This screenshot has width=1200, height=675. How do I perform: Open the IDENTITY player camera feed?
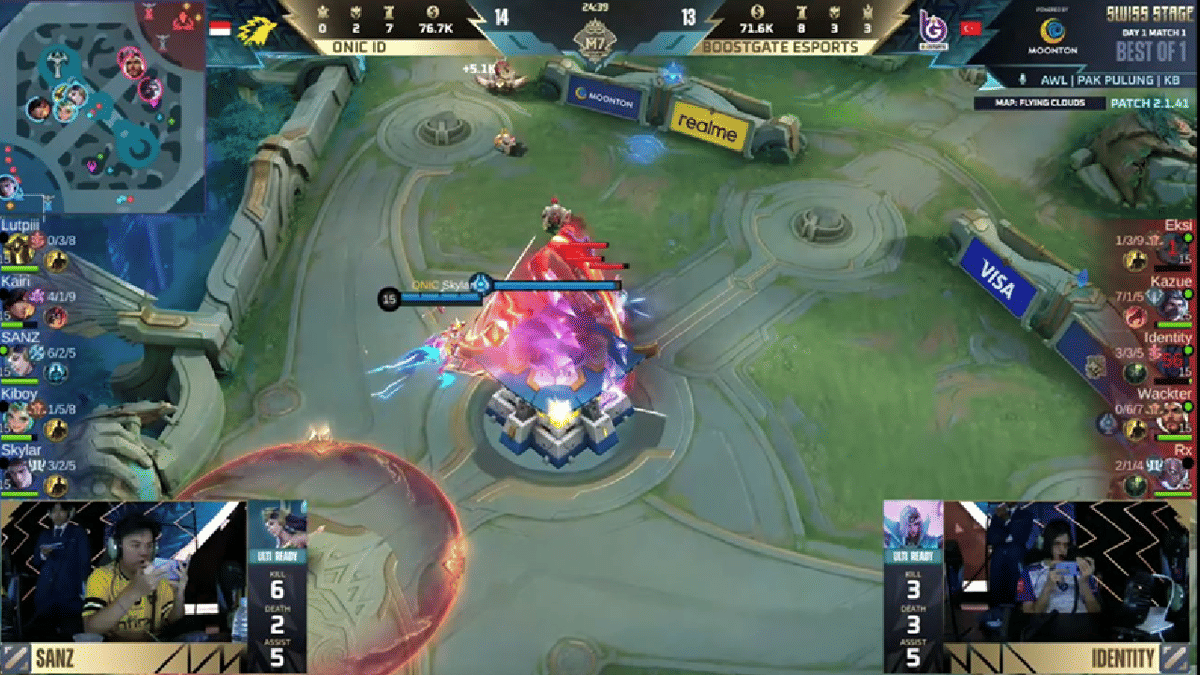pyautogui.click(x=1070, y=585)
